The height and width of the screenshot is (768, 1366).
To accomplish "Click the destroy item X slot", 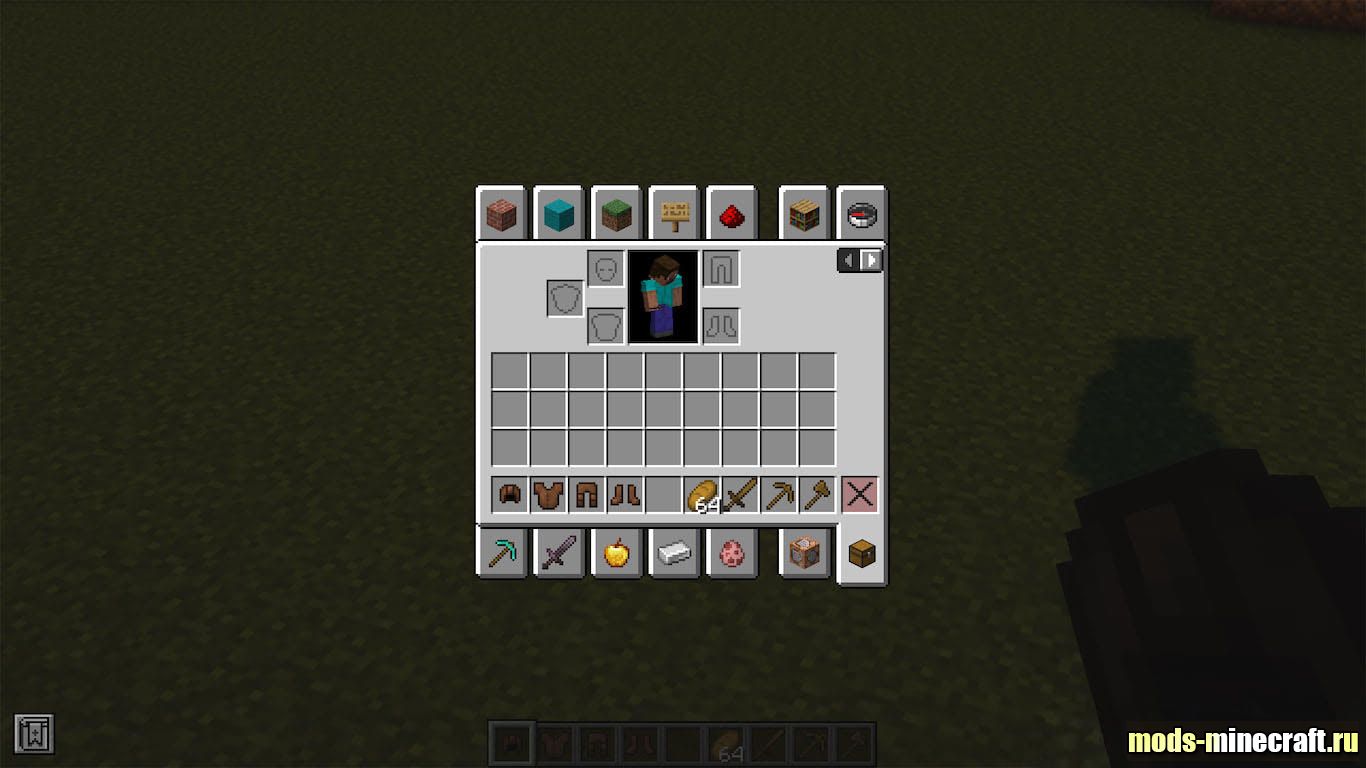I will 860,495.
